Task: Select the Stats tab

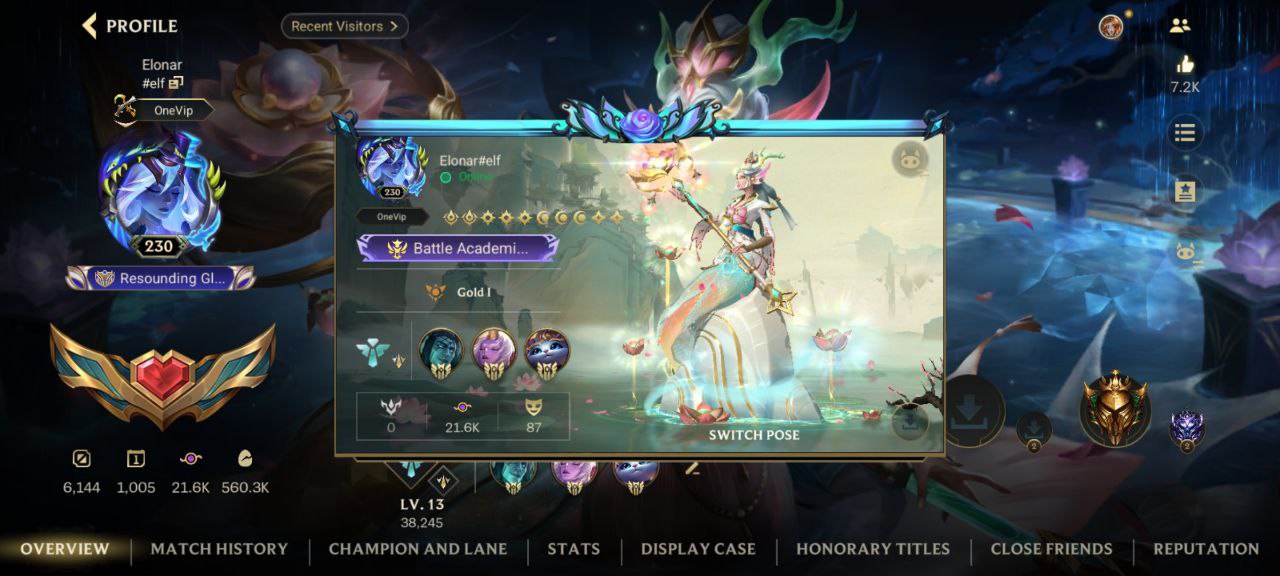Action: tap(574, 549)
